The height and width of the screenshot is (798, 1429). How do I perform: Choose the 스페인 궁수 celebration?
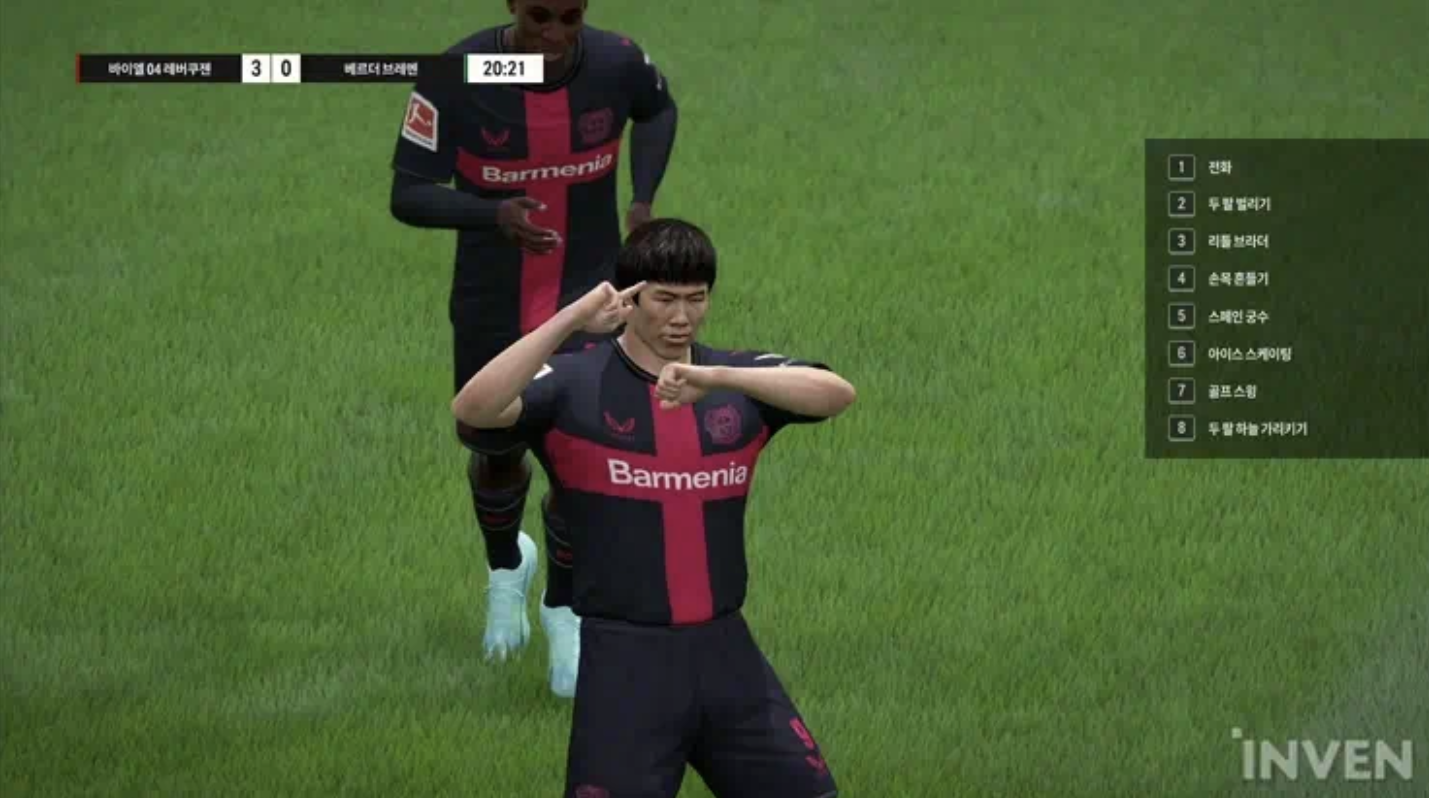click(1238, 316)
